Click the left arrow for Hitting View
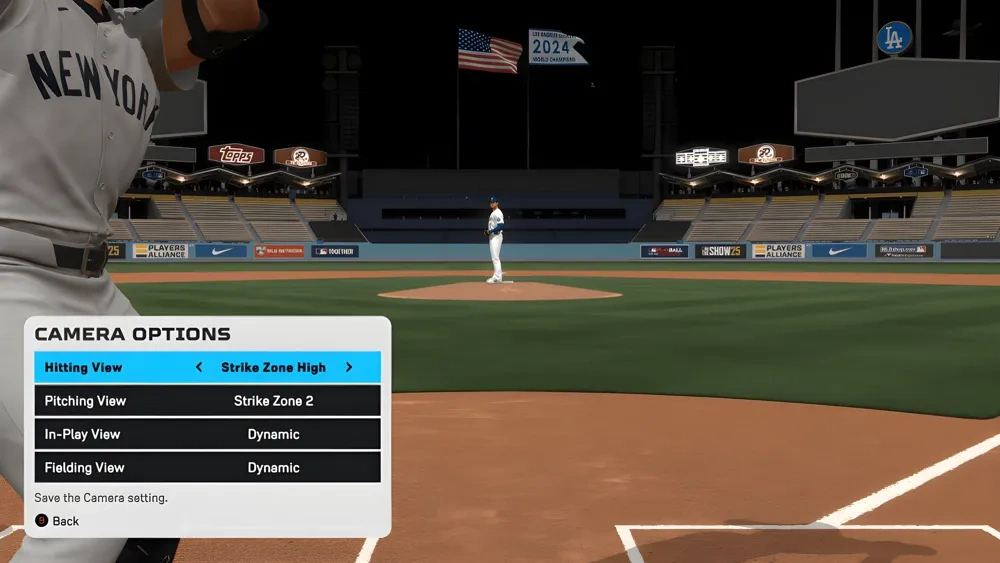The height and width of the screenshot is (563, 1000). [x=198, y=367]
